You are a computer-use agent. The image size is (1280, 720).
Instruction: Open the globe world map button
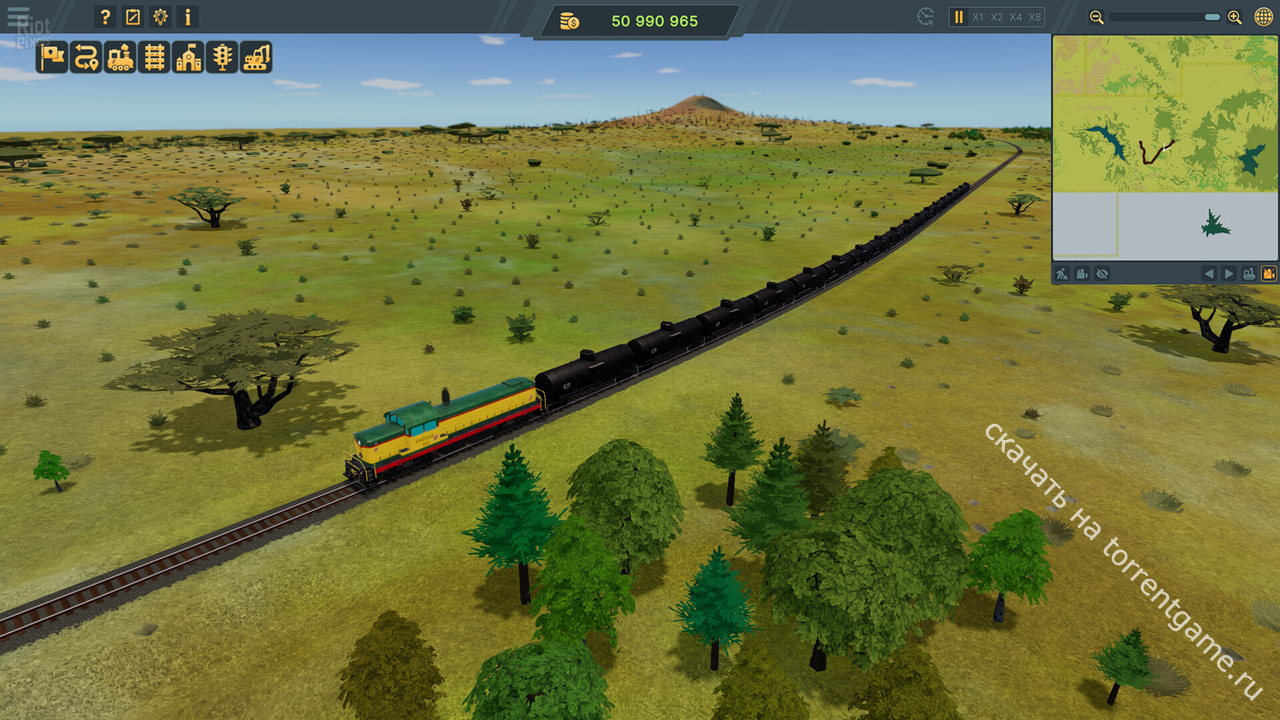click(x=1262, y=17)
